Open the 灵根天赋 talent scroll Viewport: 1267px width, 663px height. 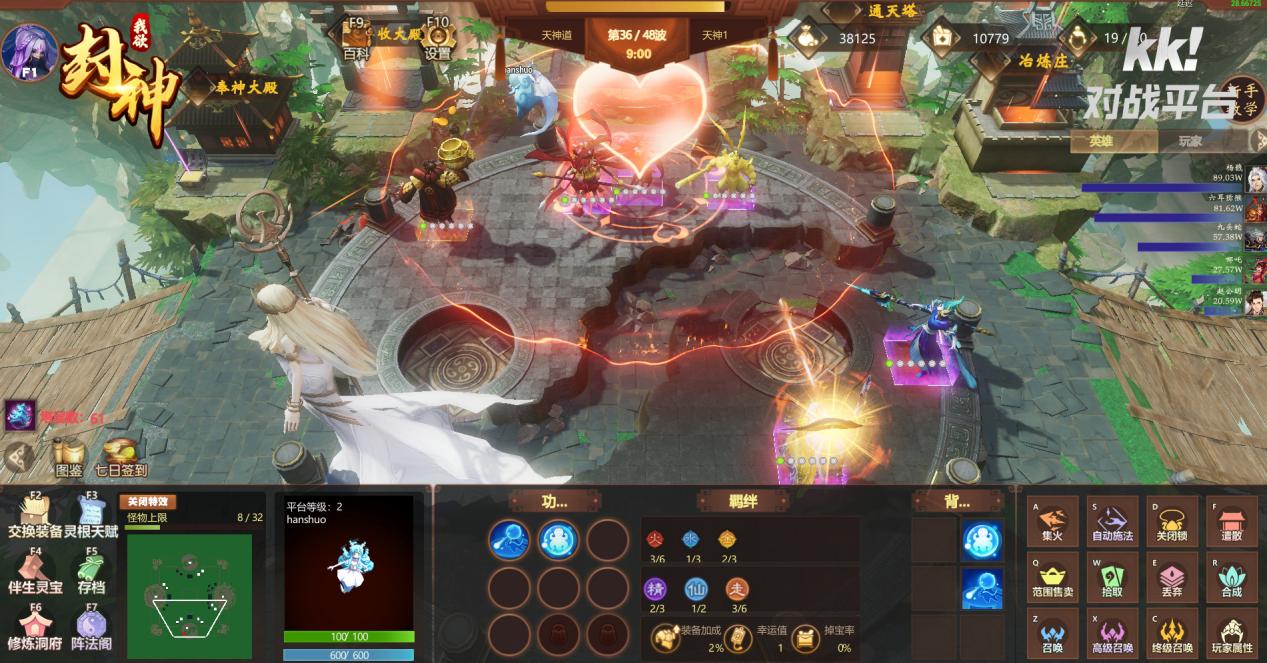(91, 516)
